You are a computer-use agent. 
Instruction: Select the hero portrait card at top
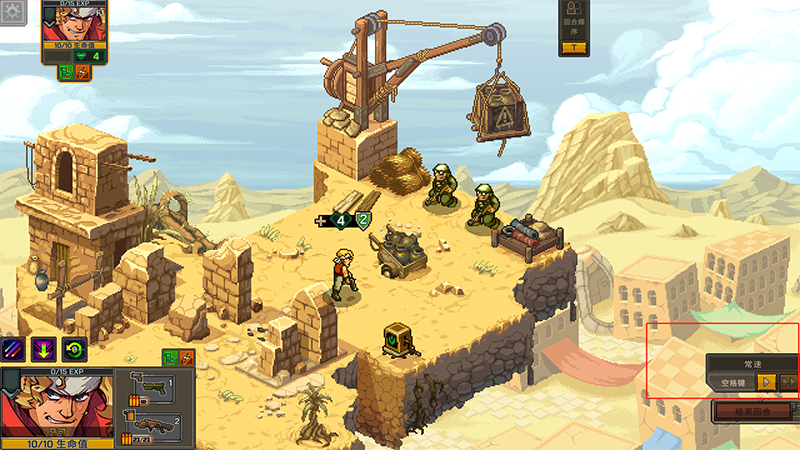click(x=76, y=25)
